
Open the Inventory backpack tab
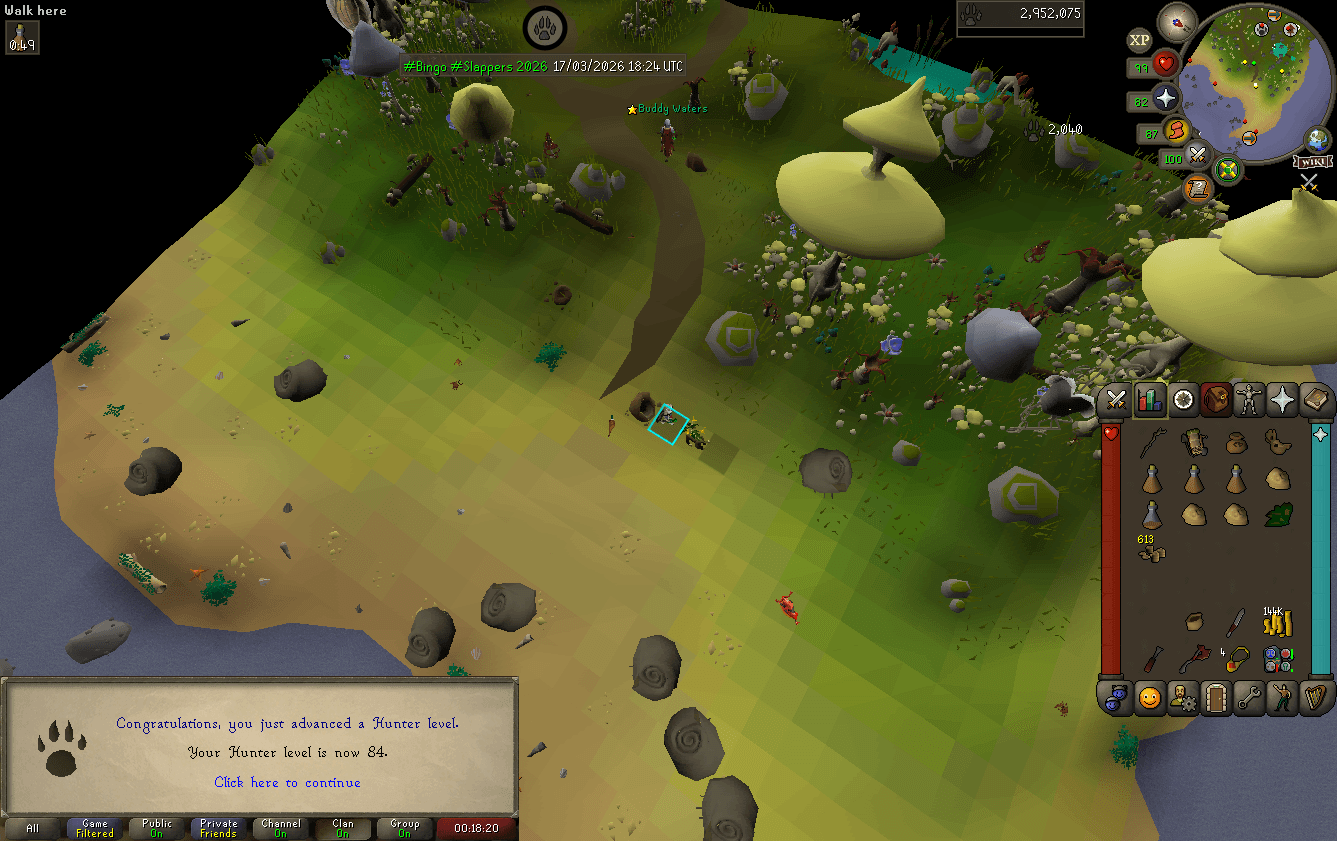[1216, 400]
